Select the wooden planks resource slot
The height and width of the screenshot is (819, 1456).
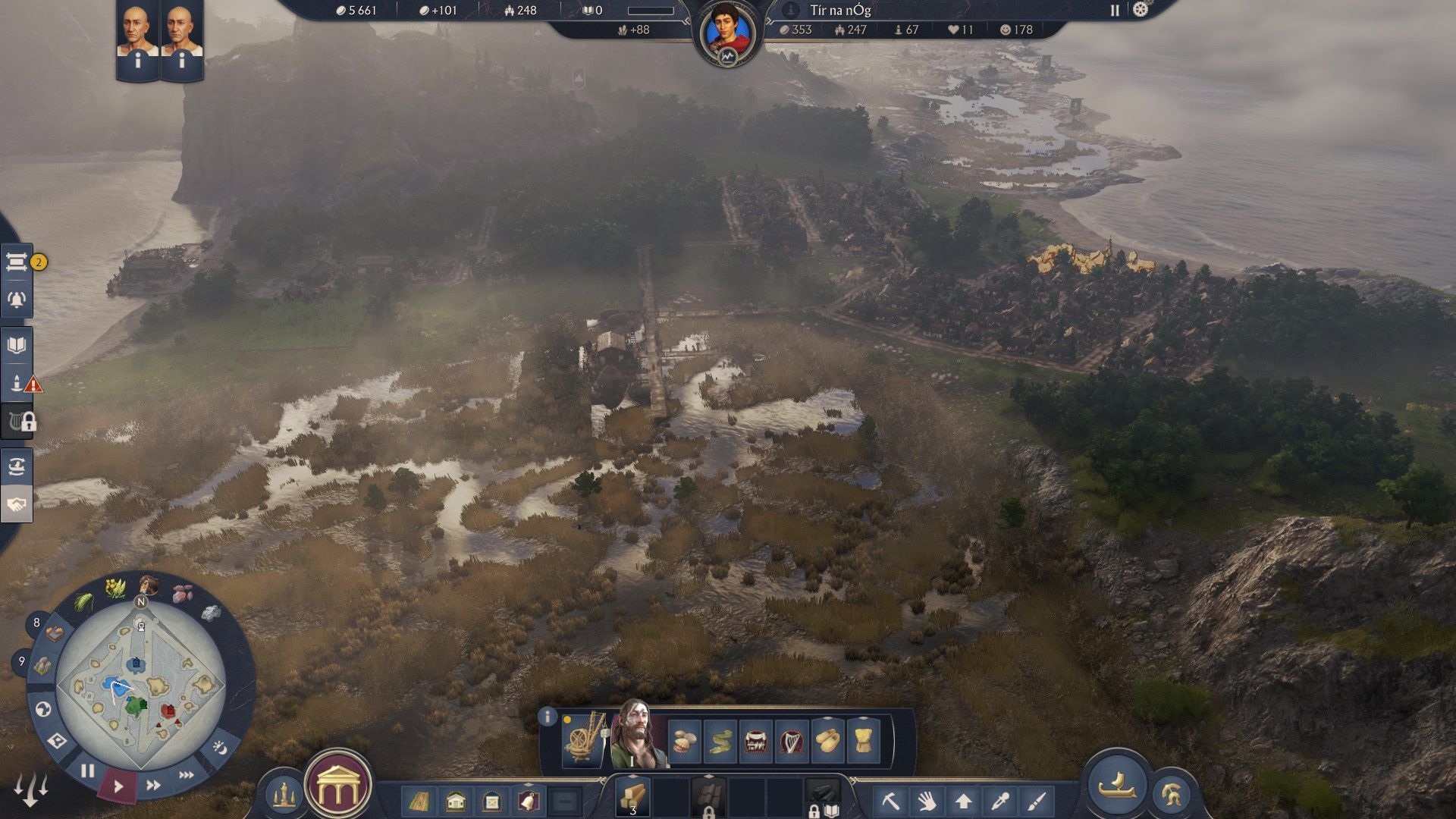[x=632, y=796]
